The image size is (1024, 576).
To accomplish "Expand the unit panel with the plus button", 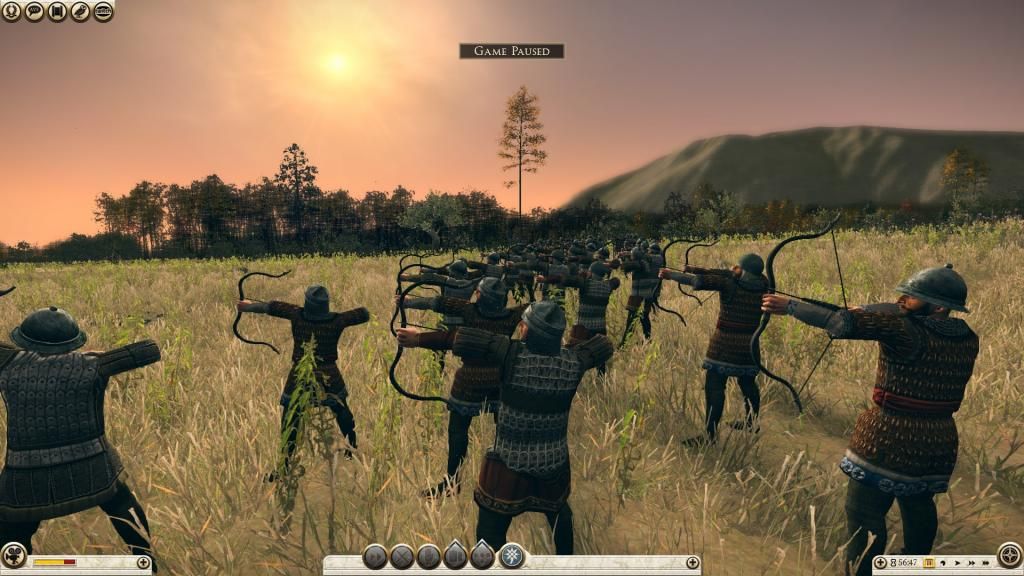I will pos(691,563).
